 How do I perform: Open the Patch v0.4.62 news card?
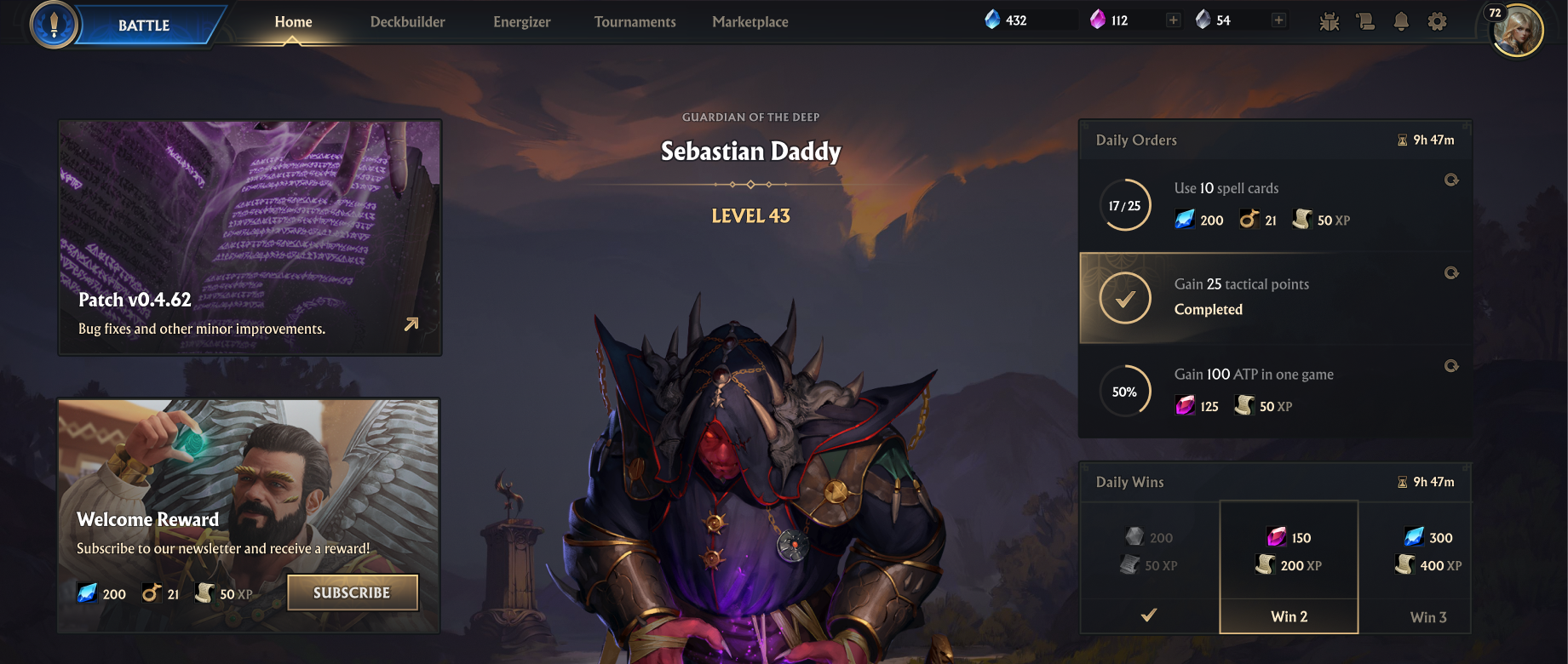point(250,238)
